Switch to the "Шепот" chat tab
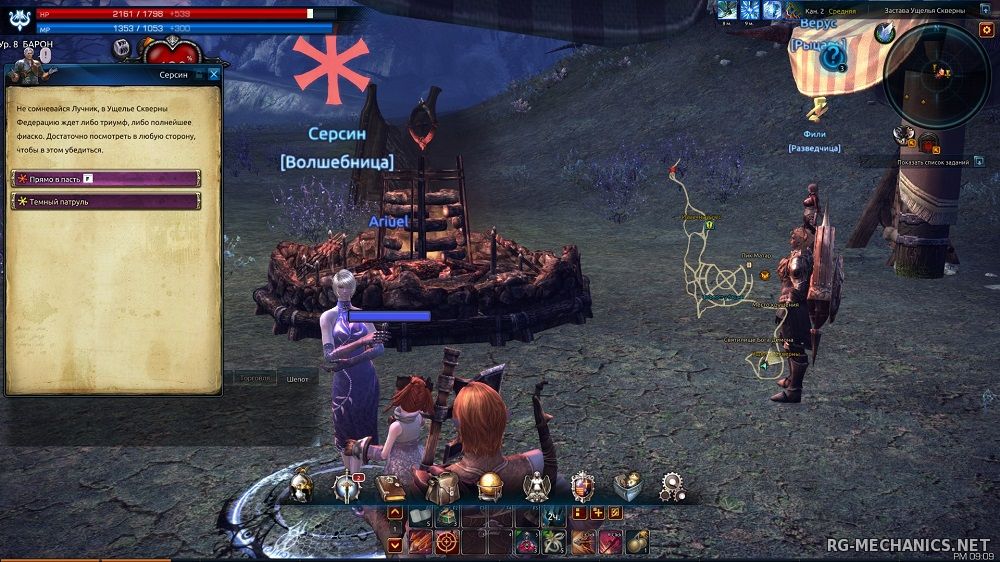 pyautogui.click(x=297, y=379)
